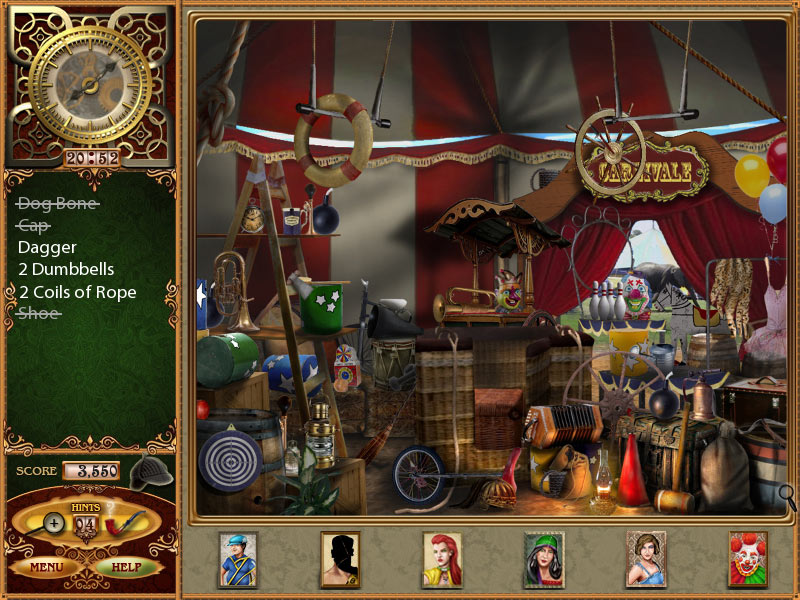Screen dimensions: 800x600
Task: Select the boy in blue cap portrait
Action: tap(238, 558)
